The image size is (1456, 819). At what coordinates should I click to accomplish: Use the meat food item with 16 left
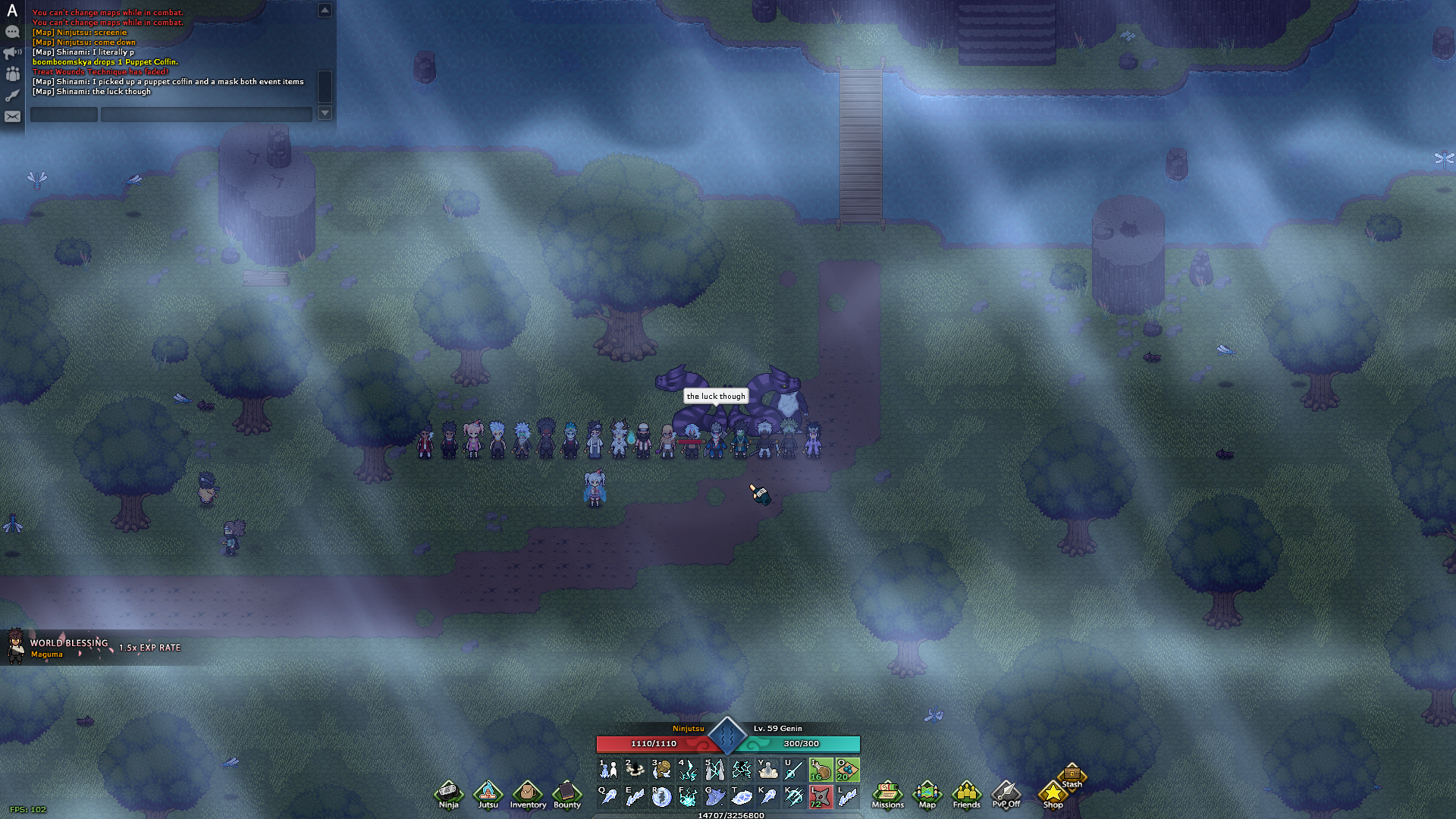click(821, 770)
